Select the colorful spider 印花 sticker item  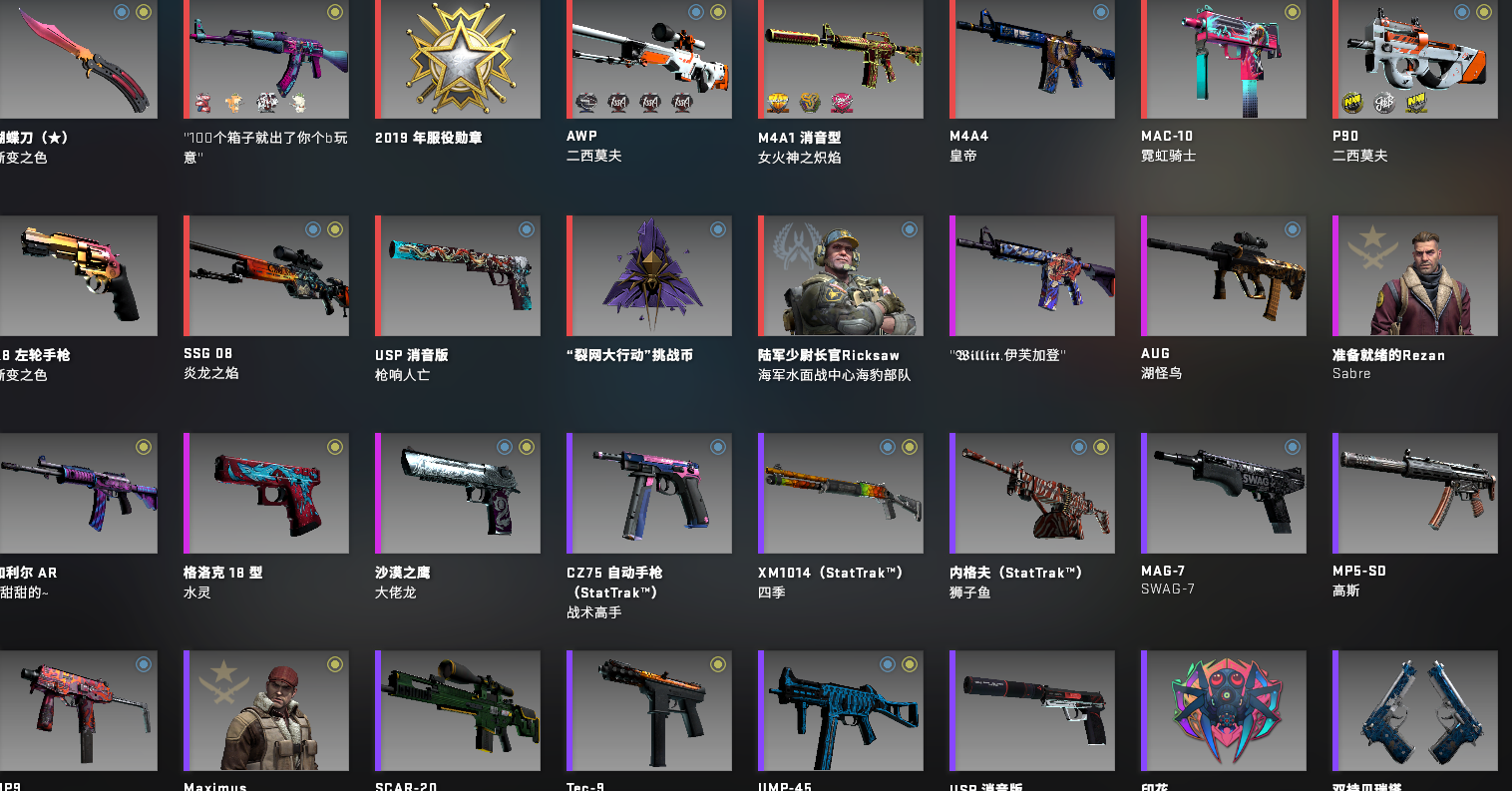click(1223, 710)
